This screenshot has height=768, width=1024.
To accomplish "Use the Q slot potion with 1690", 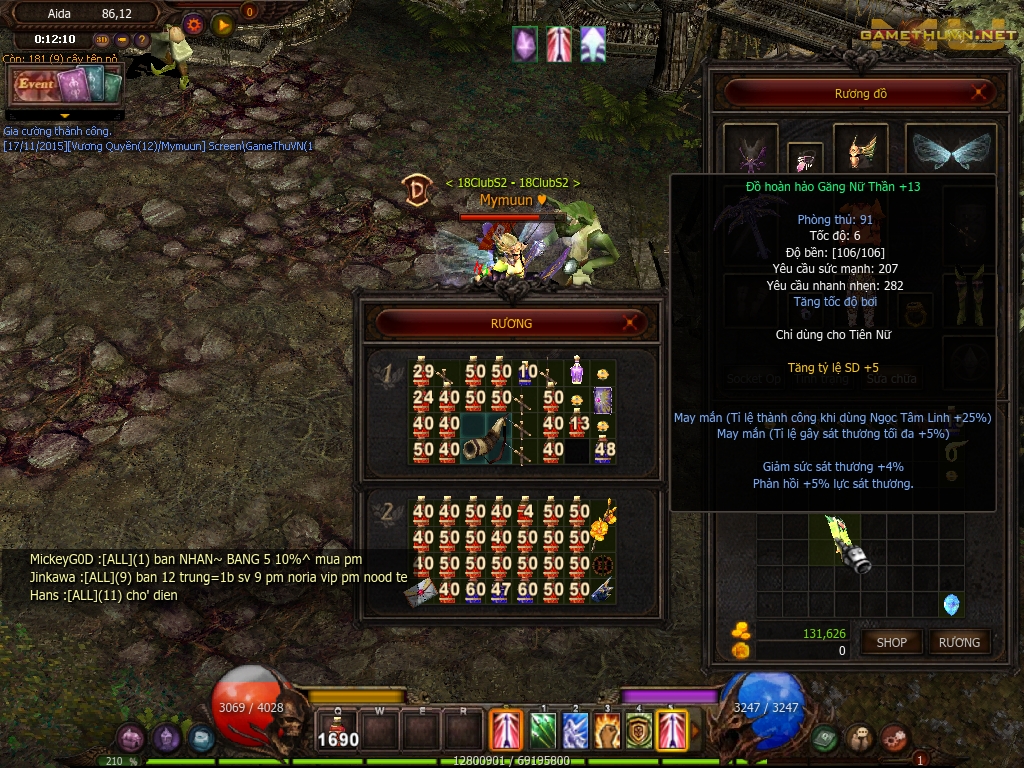I will tap(338, 729).
